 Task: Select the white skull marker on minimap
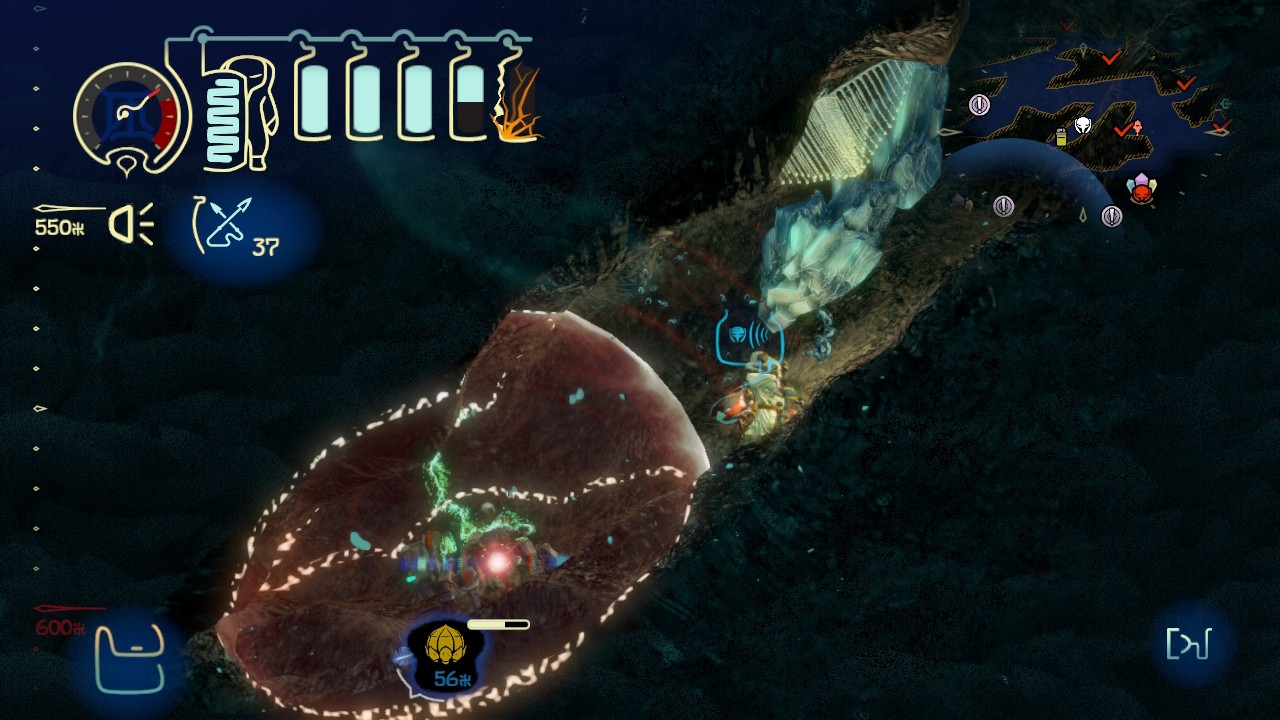point(1083,126)
